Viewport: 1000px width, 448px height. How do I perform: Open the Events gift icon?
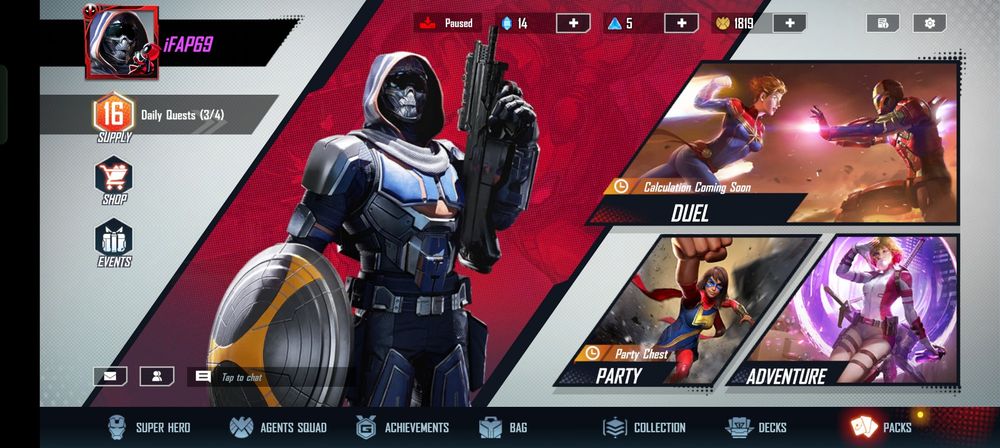coord(114,242)
